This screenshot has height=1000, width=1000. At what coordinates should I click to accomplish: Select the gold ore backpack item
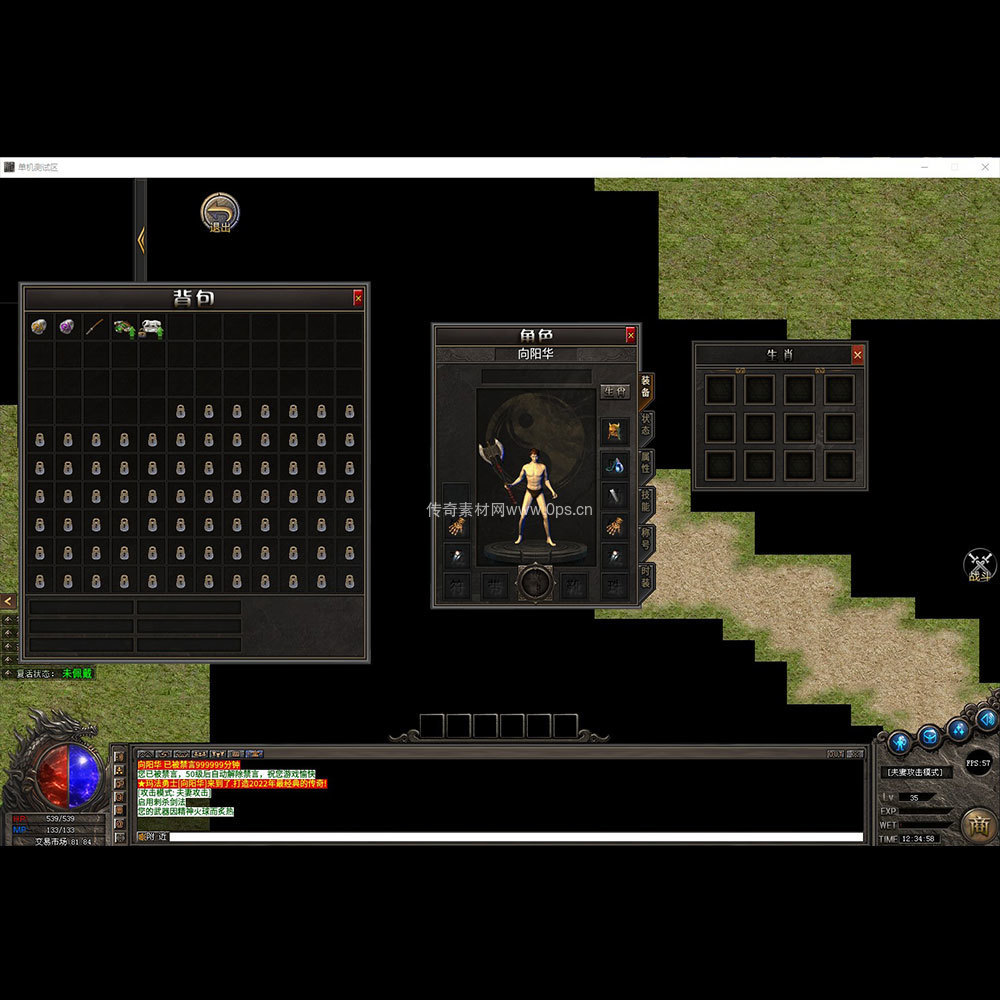pos(39,327)
